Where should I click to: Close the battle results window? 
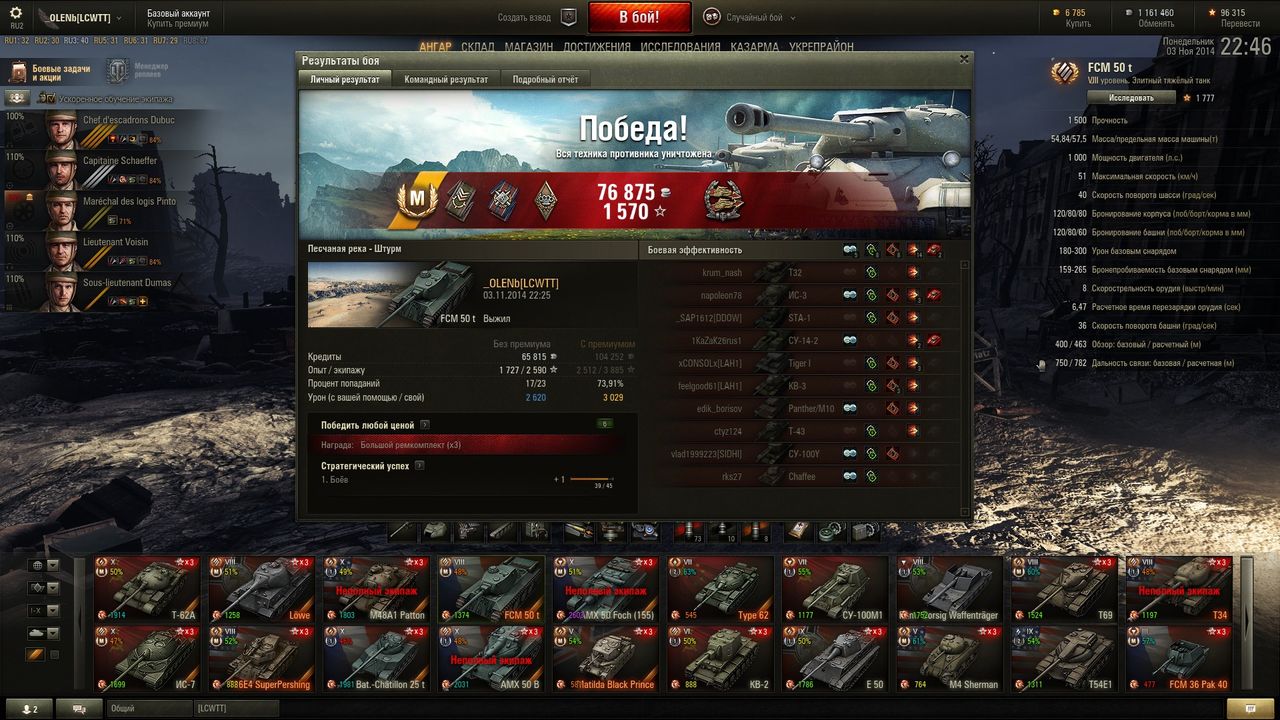pos(964,59)
